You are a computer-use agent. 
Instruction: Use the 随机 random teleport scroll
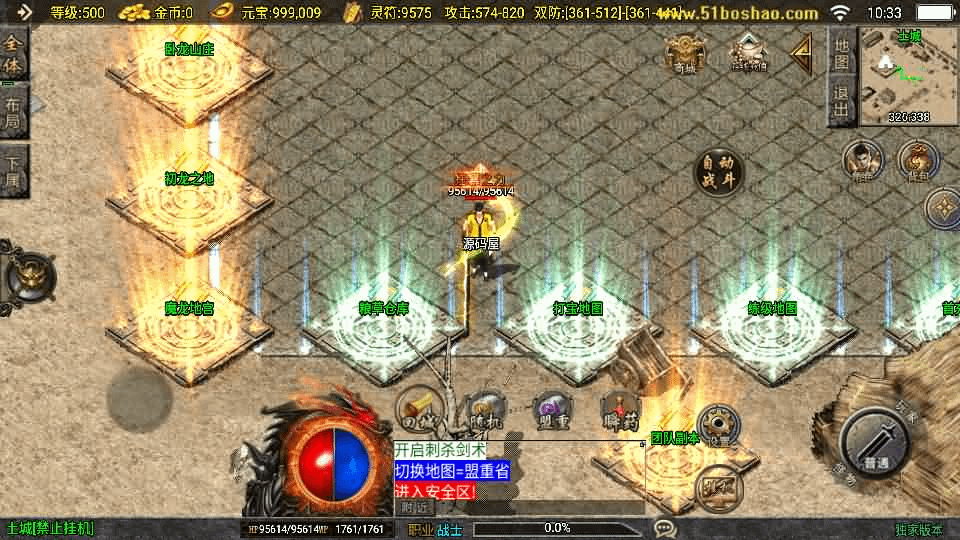(x=486, y=411)
